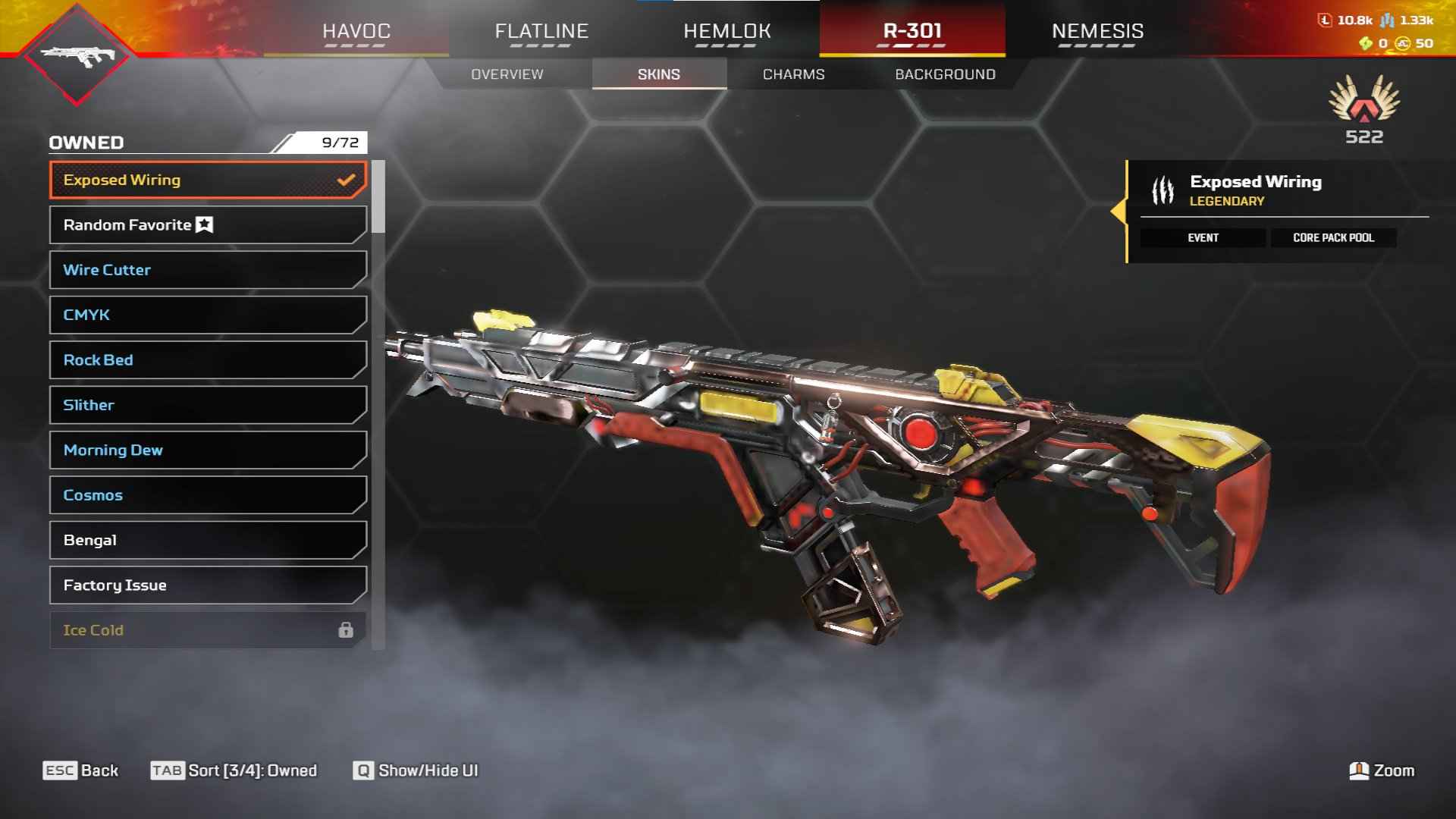Choose the Random Favorite option
1456x819 pixels.
click(208, 225)
